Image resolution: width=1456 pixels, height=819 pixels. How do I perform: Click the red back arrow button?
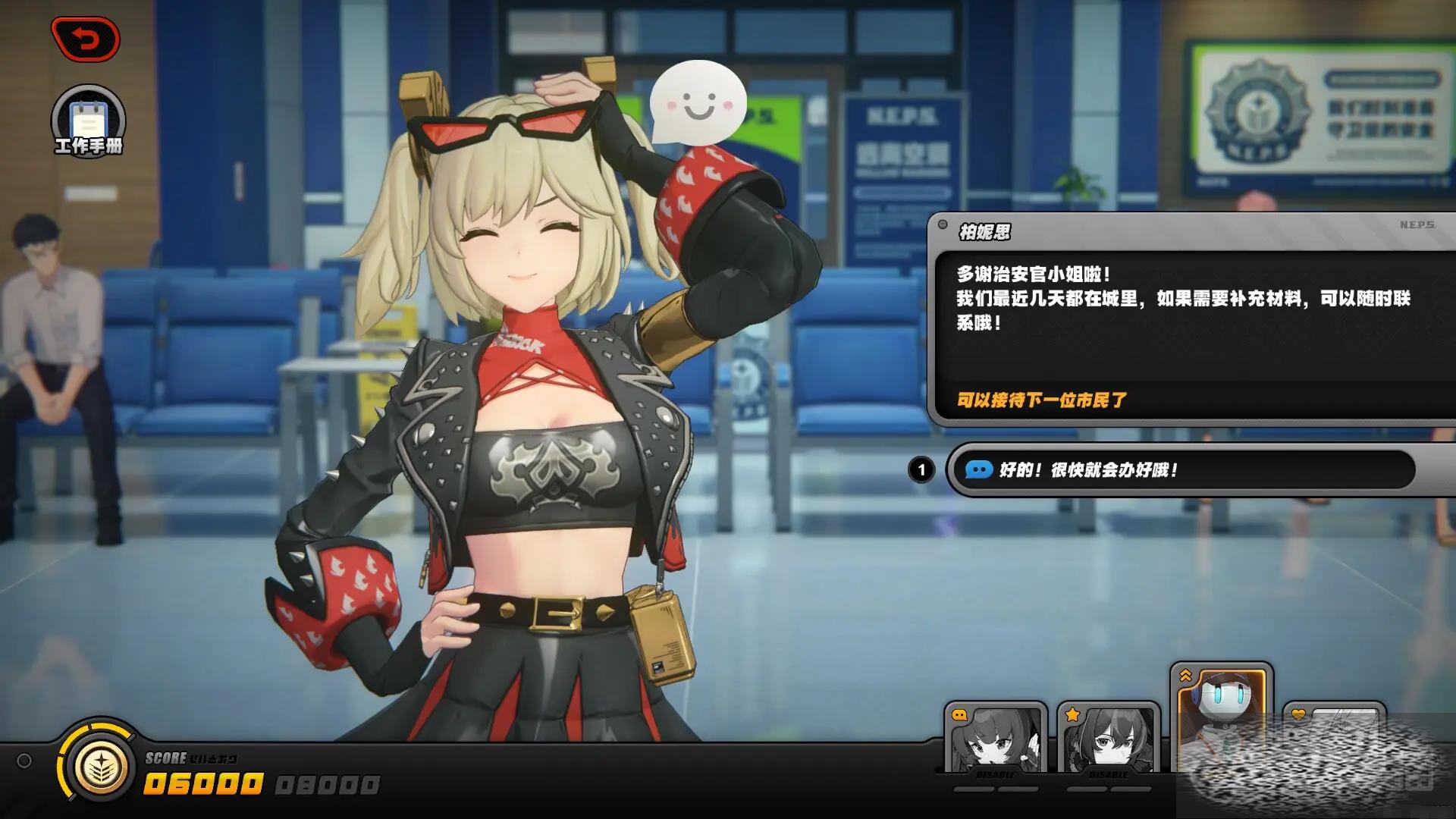(86, 39)
